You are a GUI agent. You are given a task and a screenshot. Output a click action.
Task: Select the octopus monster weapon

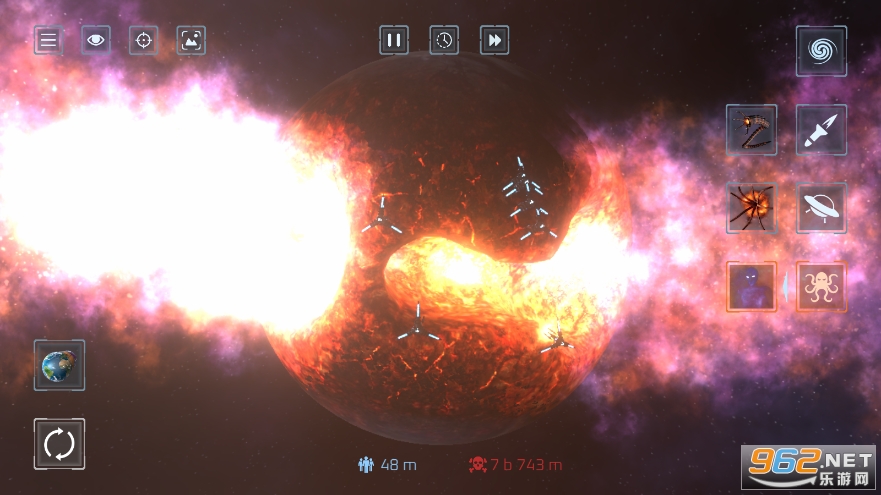(x=821, y=287)
